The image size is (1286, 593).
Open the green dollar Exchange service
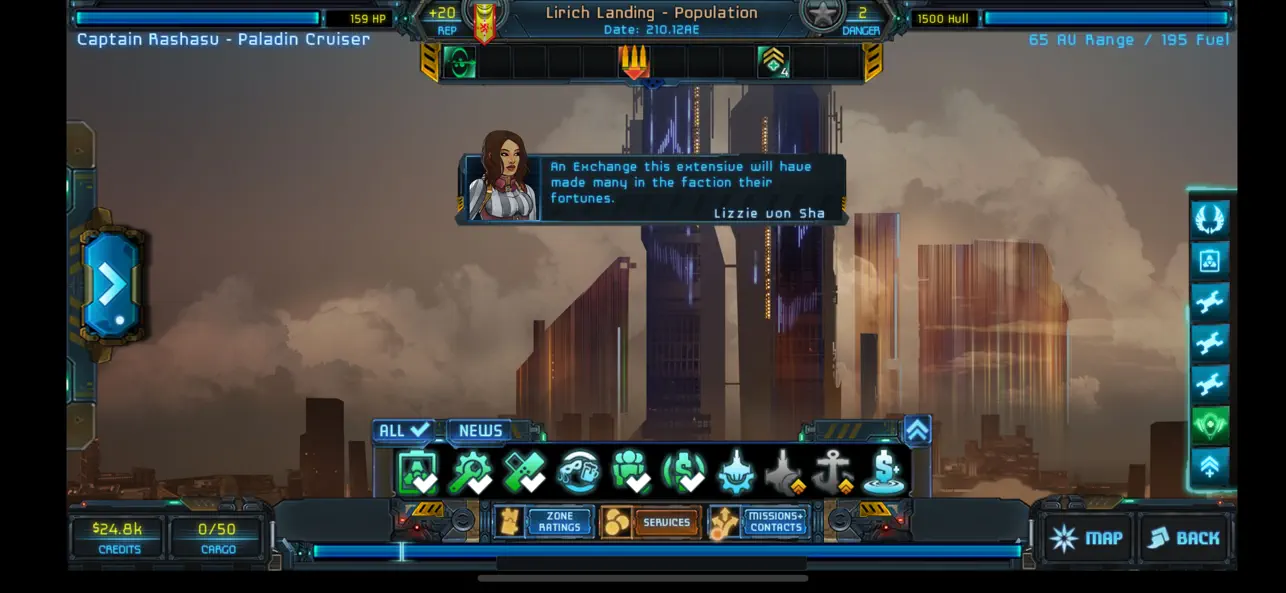[685, 472]
